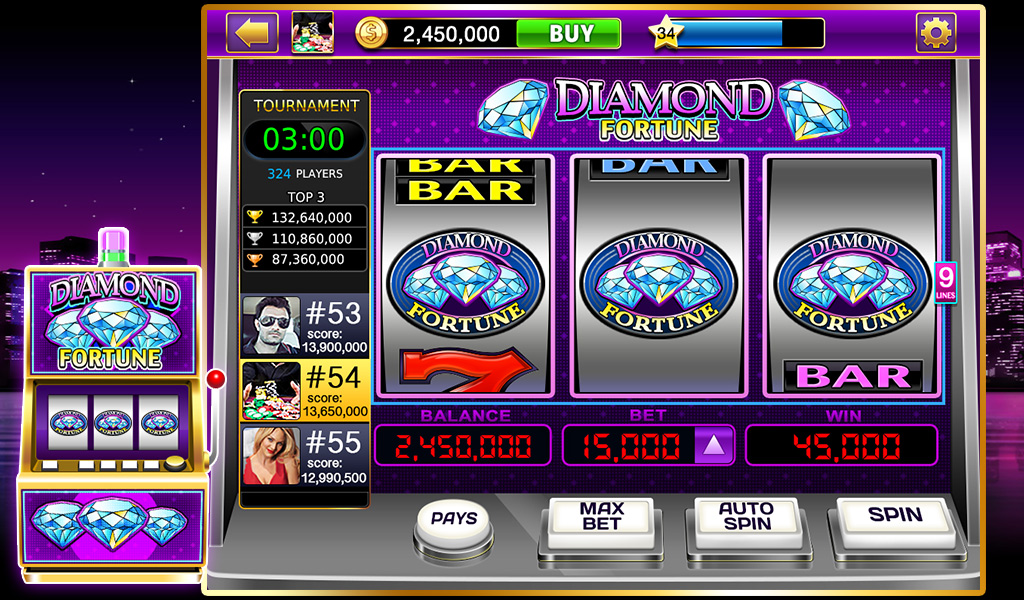Show the paytable with the PAYS button
This screenshot has height=600, width=1024.
(x=453, y=520)
